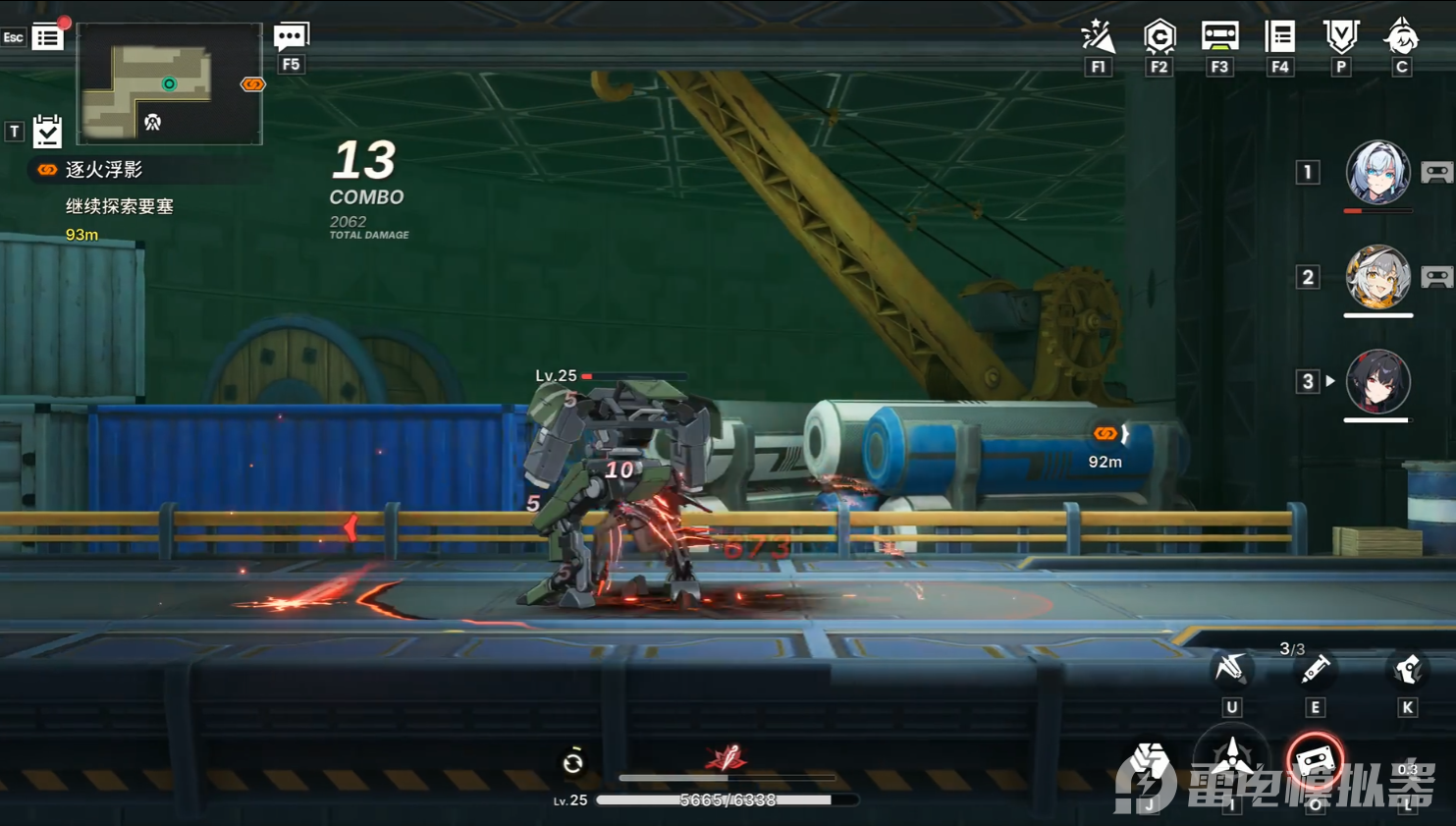Activate the three-blade shuriken skill
Viewport: 1456px width, 826px height.
tap(1231, 758)
